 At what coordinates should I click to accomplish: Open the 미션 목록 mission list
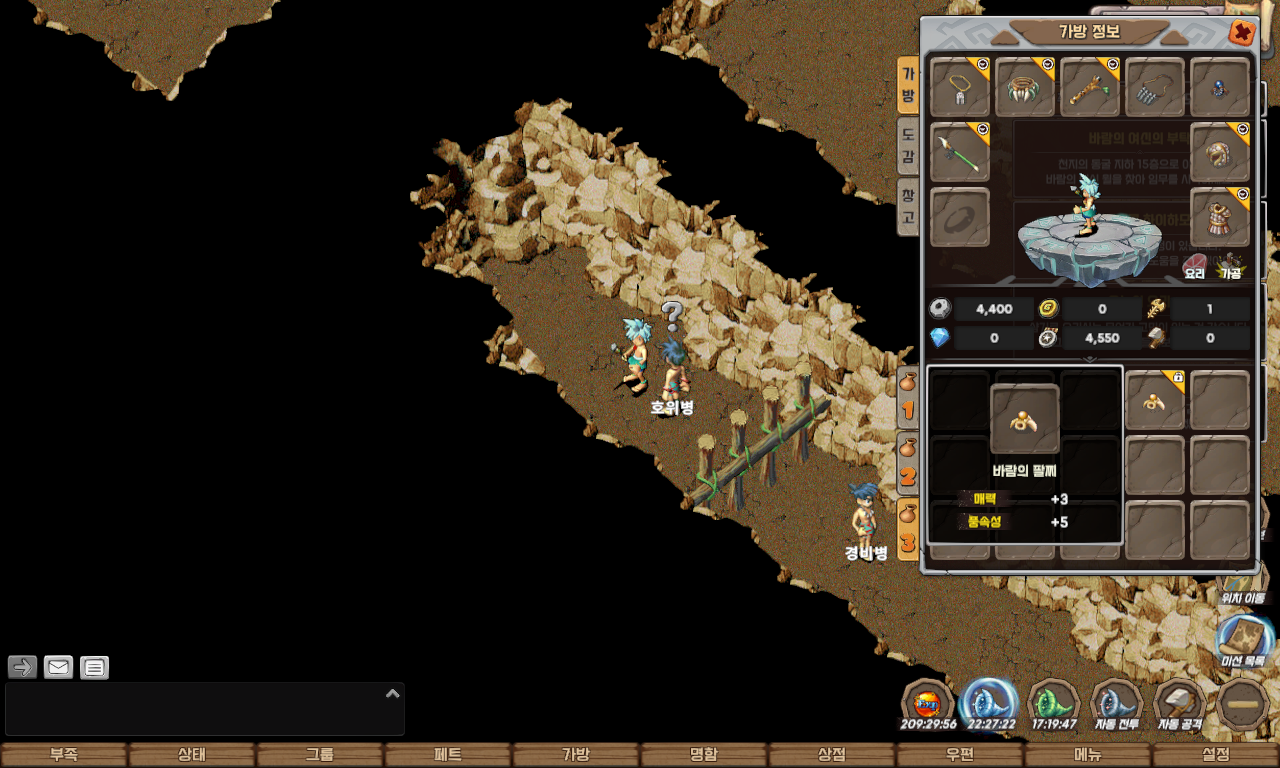1243,643
